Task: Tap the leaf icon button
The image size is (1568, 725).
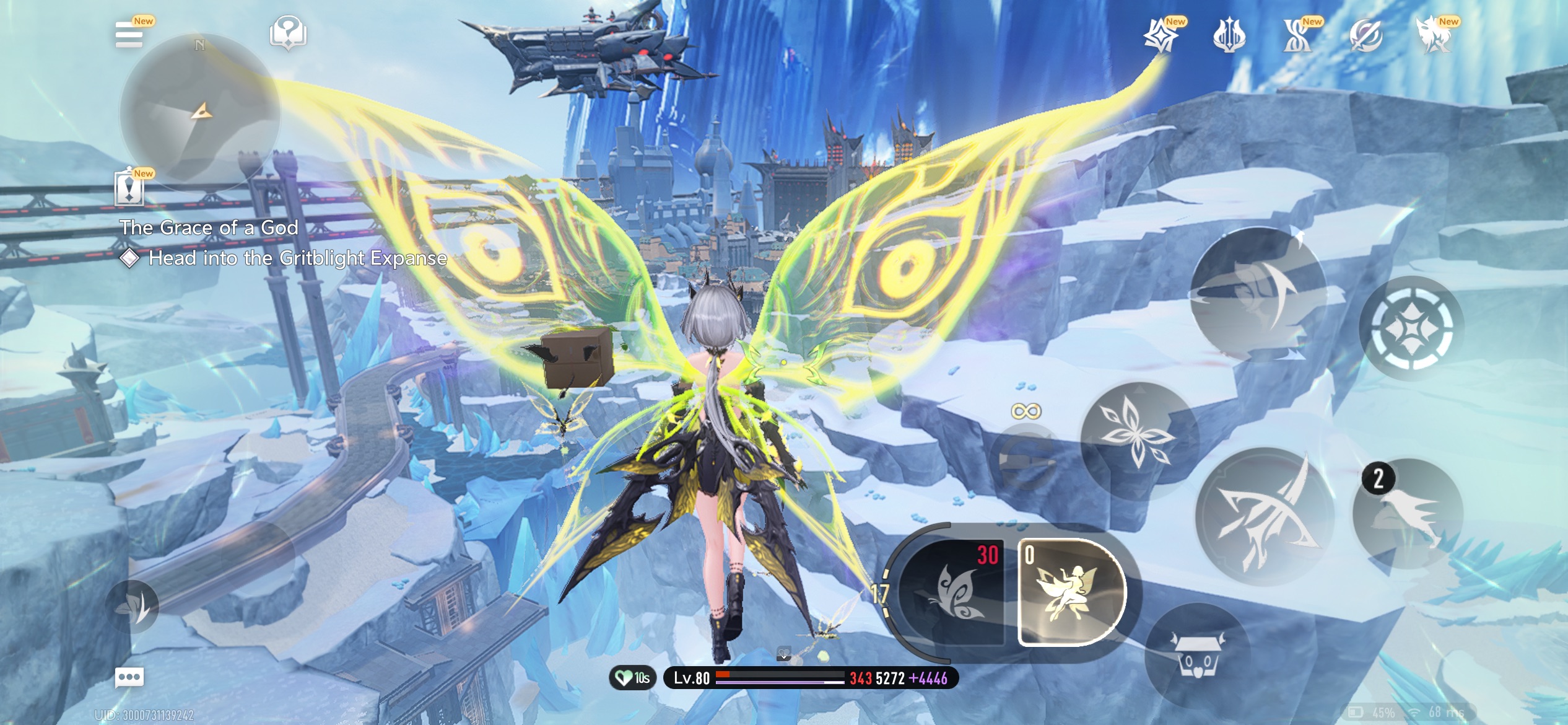Action: point(132,607)
